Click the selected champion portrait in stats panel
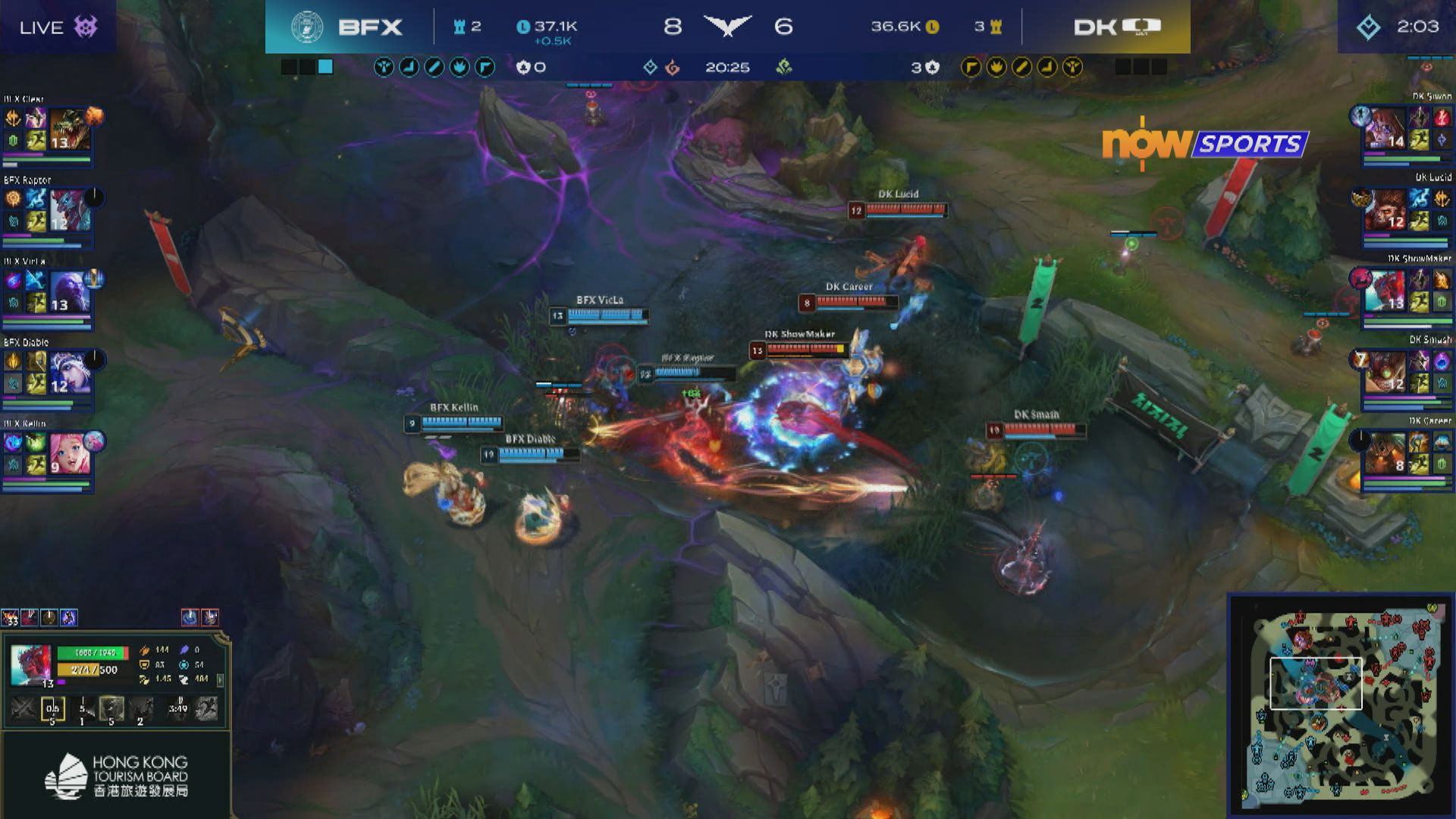 pos(30,664)
